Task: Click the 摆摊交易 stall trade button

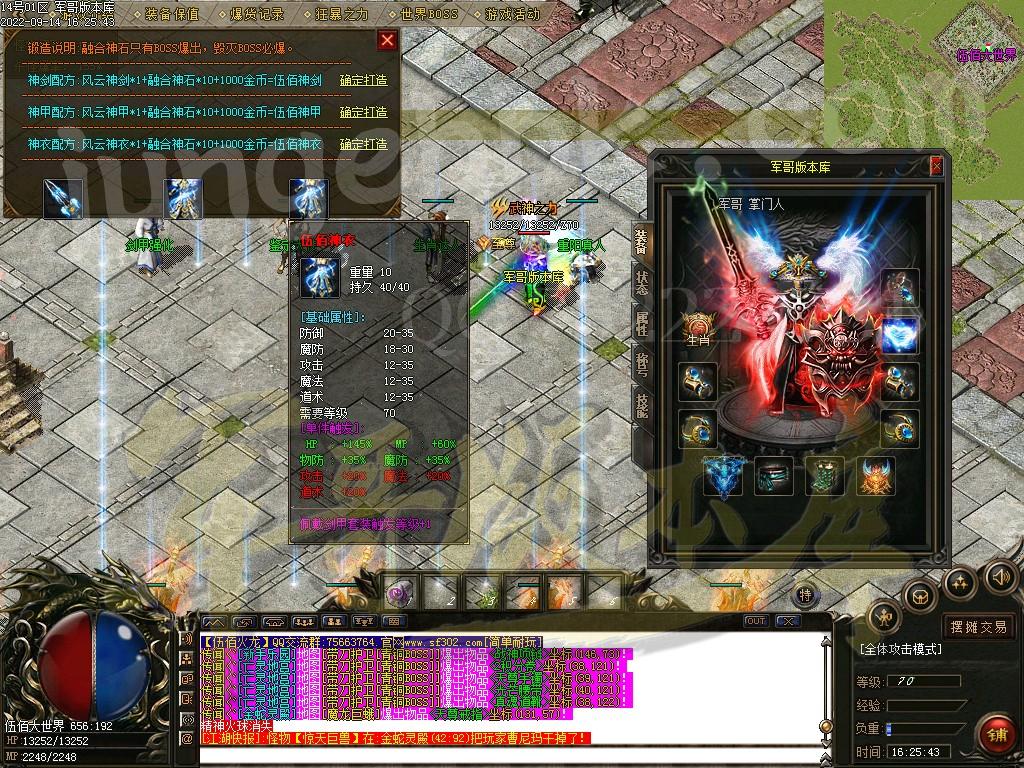Action: (979, 627)
